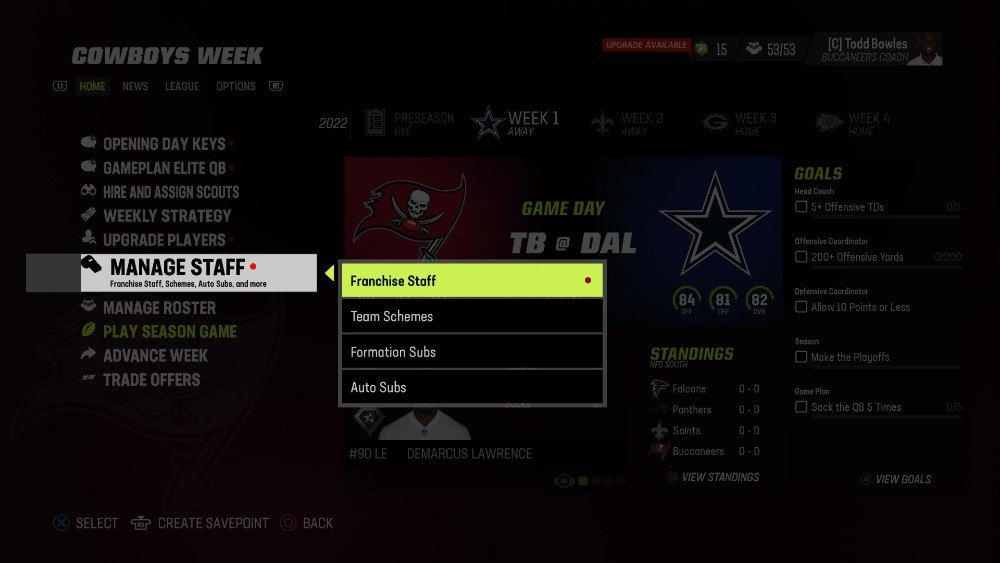Screen dimensions: 1000x563
Task: View Trade Offers
Action: pos(151,380)
